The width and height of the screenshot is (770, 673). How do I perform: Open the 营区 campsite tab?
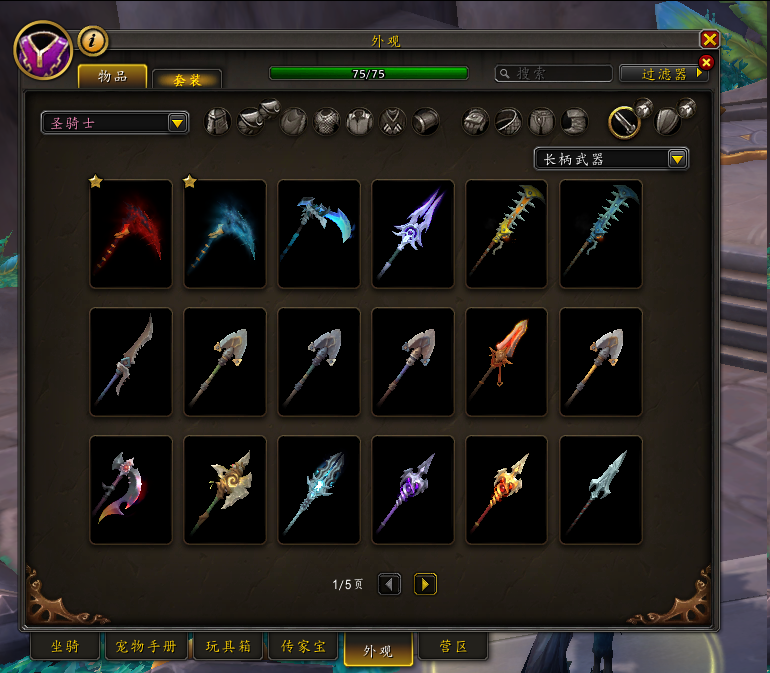453,647
